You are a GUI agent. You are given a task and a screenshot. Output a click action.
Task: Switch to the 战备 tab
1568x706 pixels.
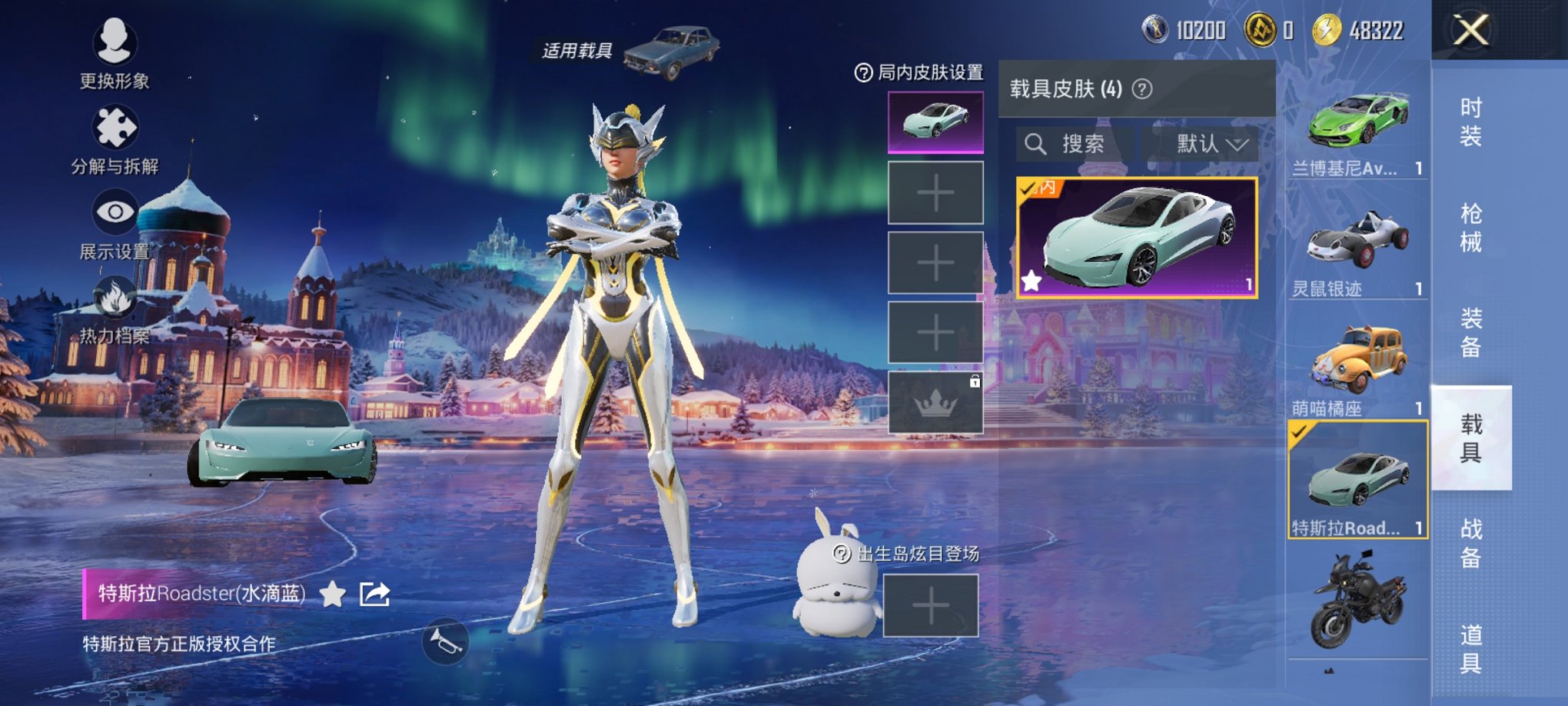coord(1470,543)
